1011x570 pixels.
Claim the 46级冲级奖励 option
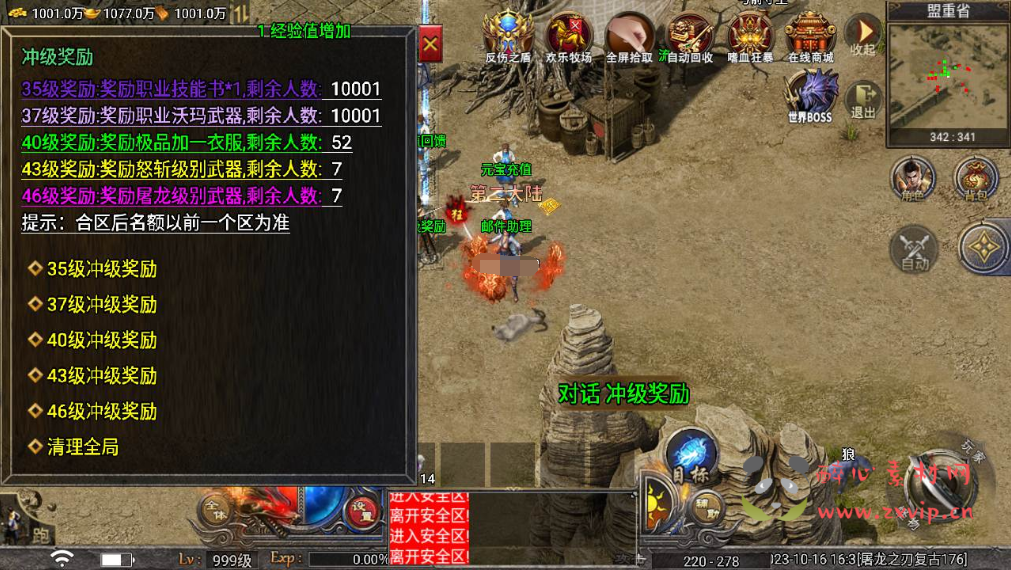(x=101, y=411)
